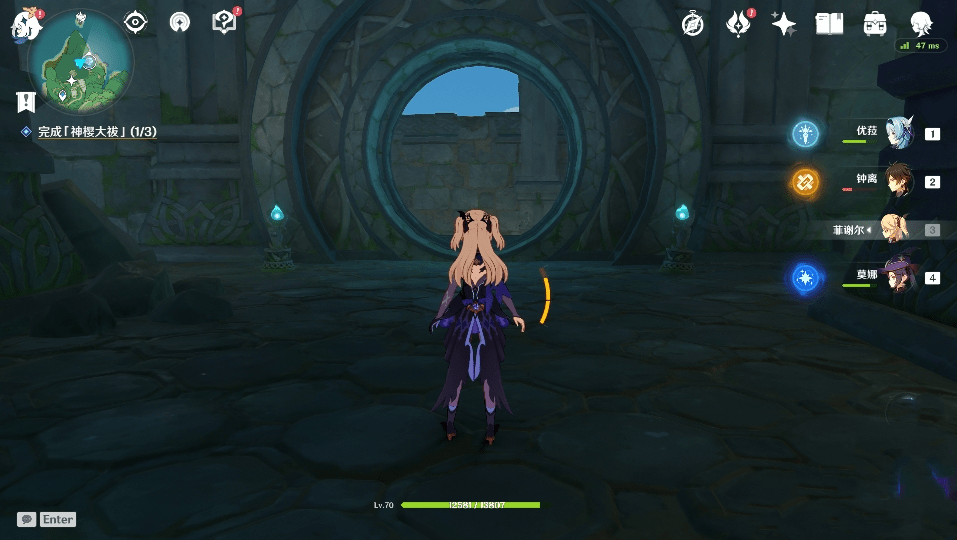957x540 pixels.
Task: Open the character screen head icon
Action: [921, 24]
